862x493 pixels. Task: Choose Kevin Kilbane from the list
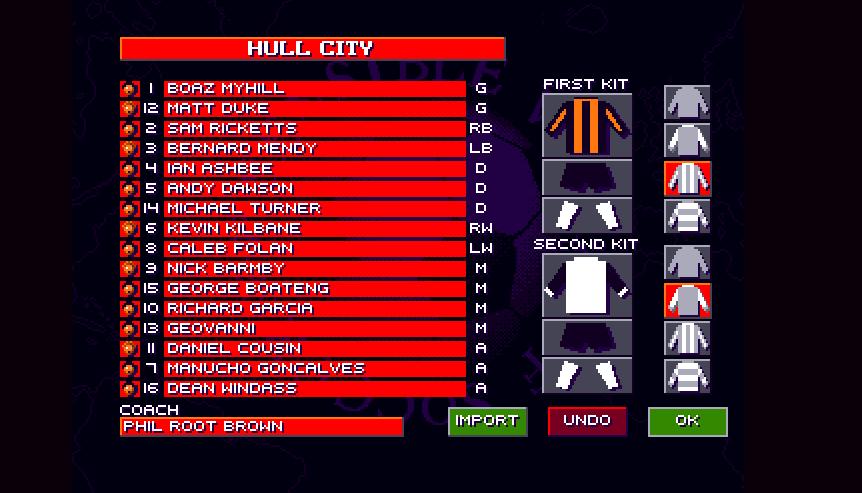point(314,229)
